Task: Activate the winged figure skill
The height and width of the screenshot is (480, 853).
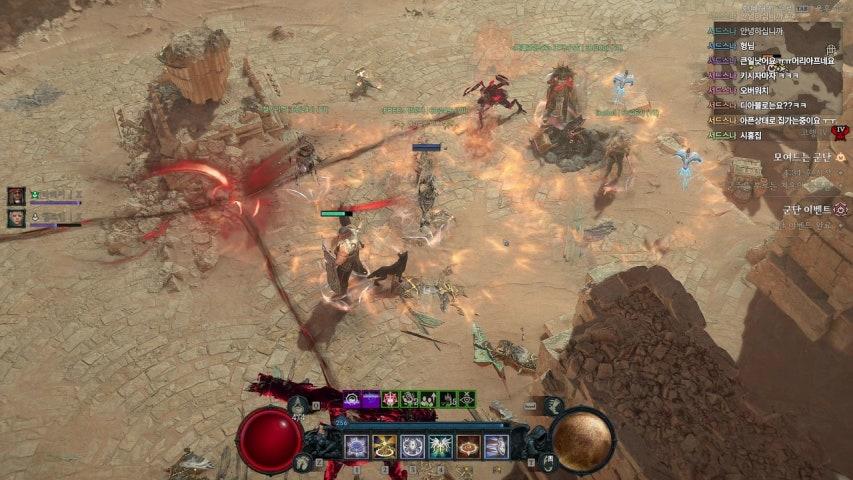Action: click(x=441, y=446)
